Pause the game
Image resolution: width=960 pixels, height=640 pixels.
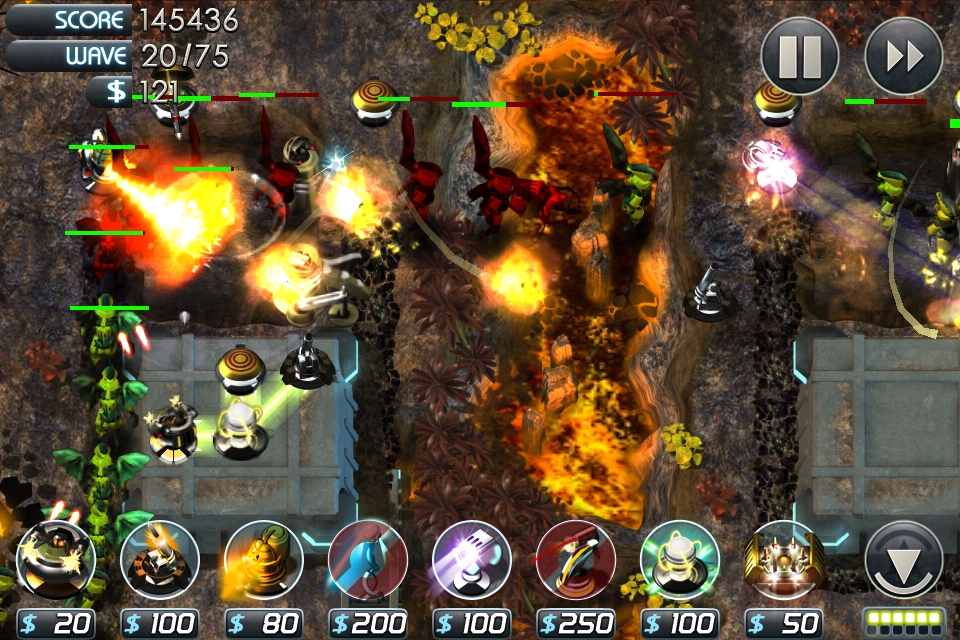coord(800,57)
